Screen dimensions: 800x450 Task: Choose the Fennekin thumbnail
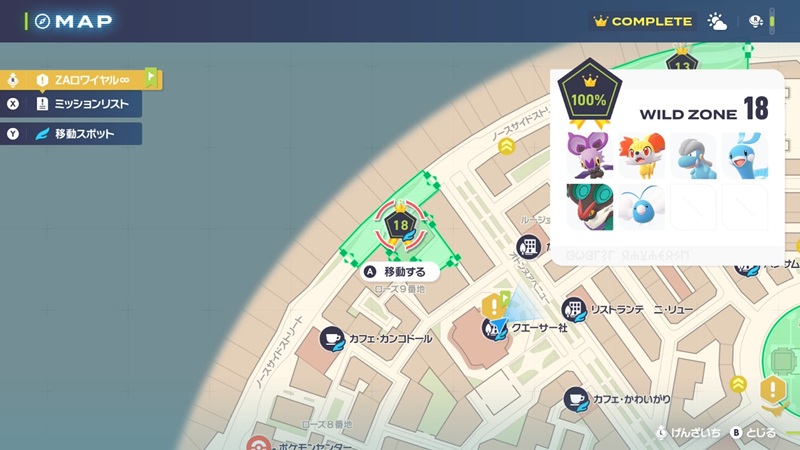pos(642,156)
